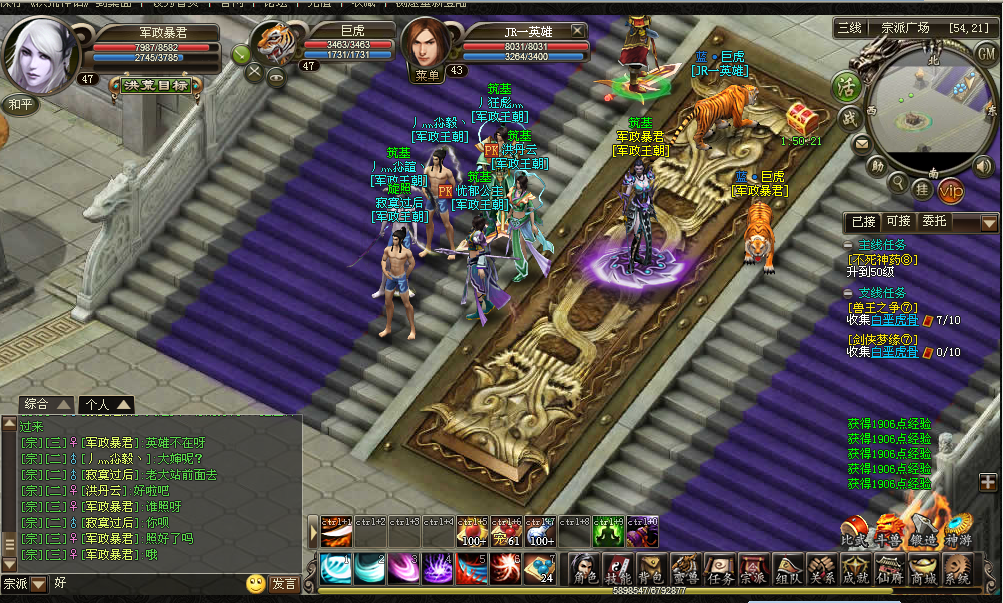
Task: Open the 菜单 menu under target portrait
Action: click(x=428, y=72)
